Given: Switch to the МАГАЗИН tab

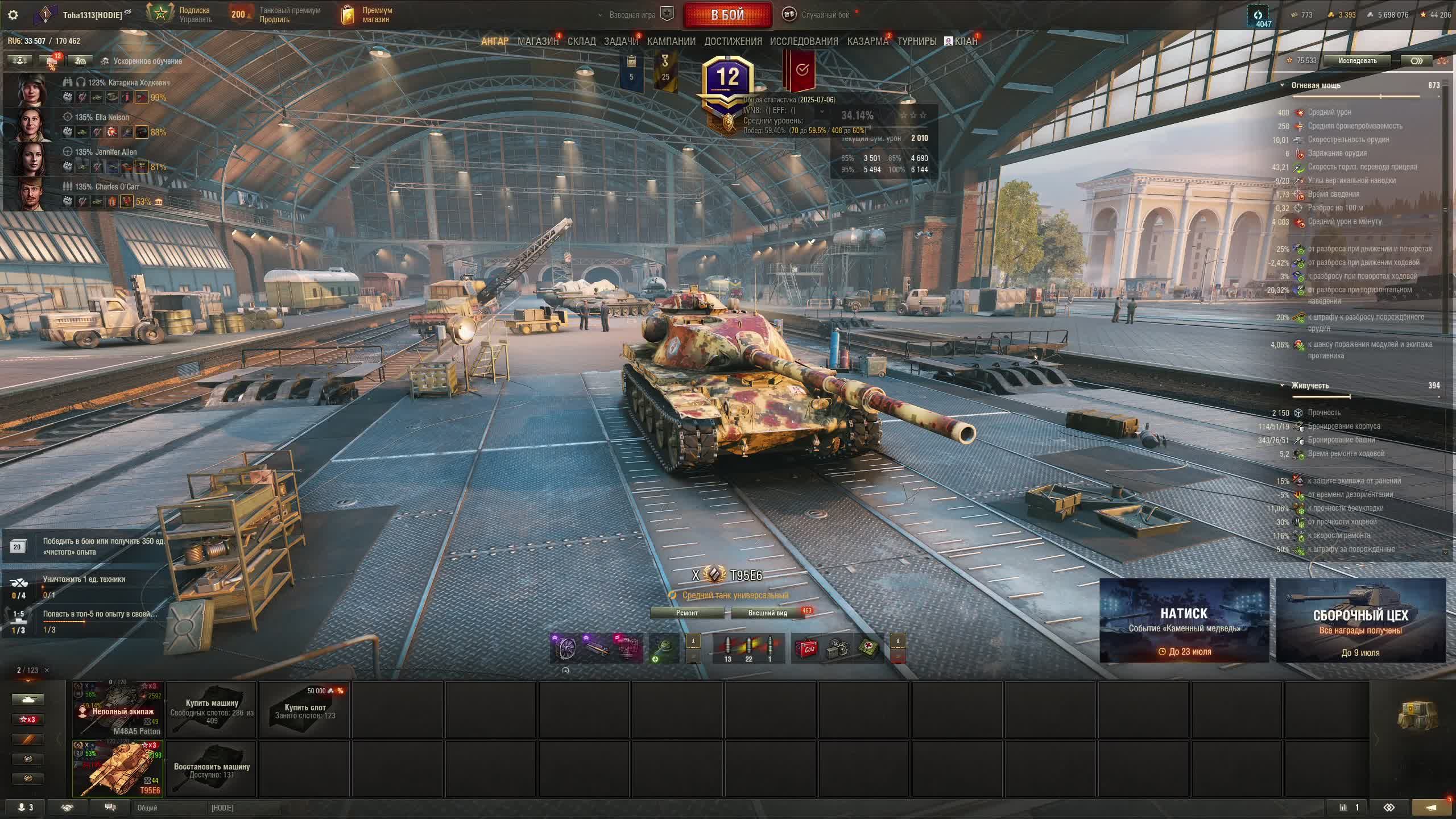Looking at the screenshot, I should [537, 42].
